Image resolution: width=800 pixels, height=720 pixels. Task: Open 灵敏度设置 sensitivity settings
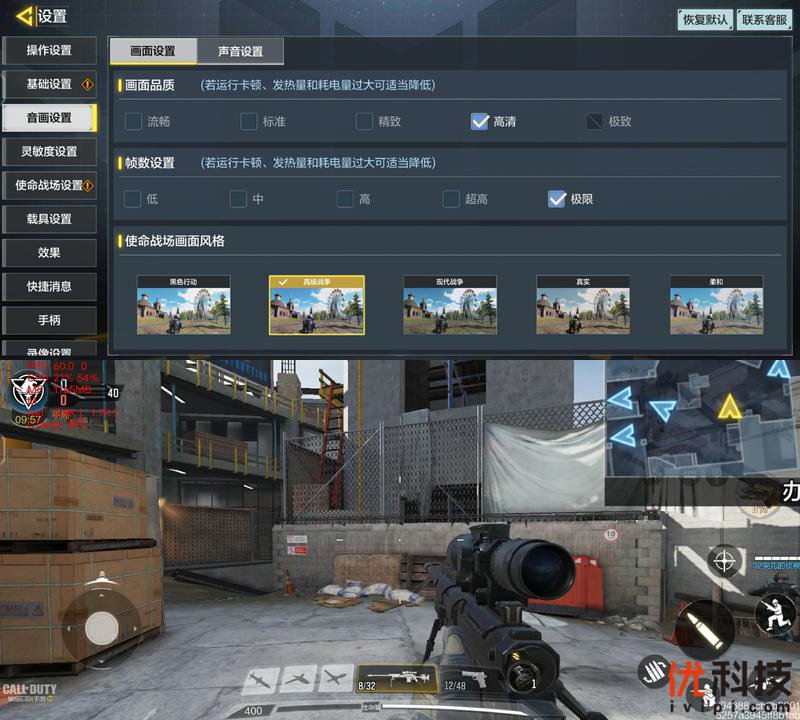(x=49, y=151)
